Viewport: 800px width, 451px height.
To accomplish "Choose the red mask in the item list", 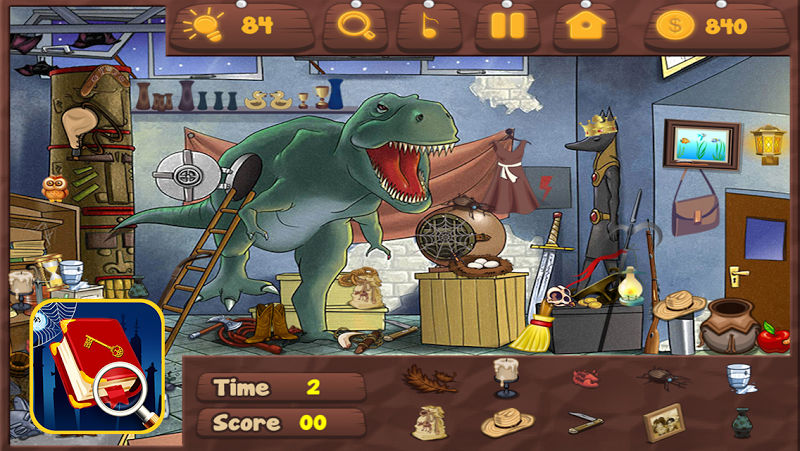I will tap(585, 378).
